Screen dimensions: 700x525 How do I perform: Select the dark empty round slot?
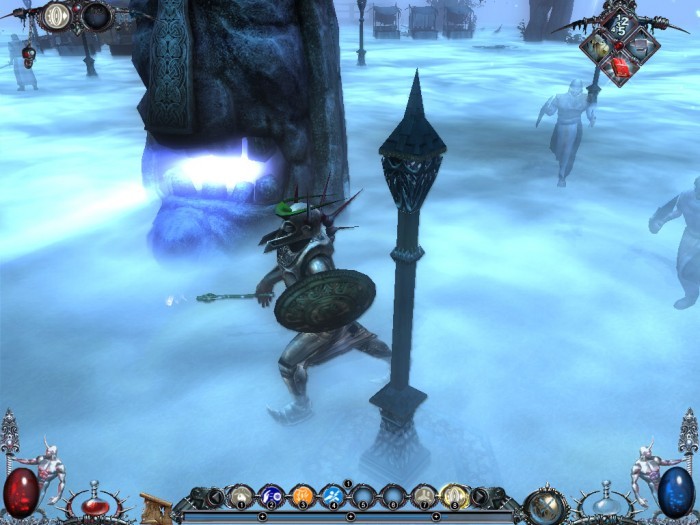tap(97, 15)
